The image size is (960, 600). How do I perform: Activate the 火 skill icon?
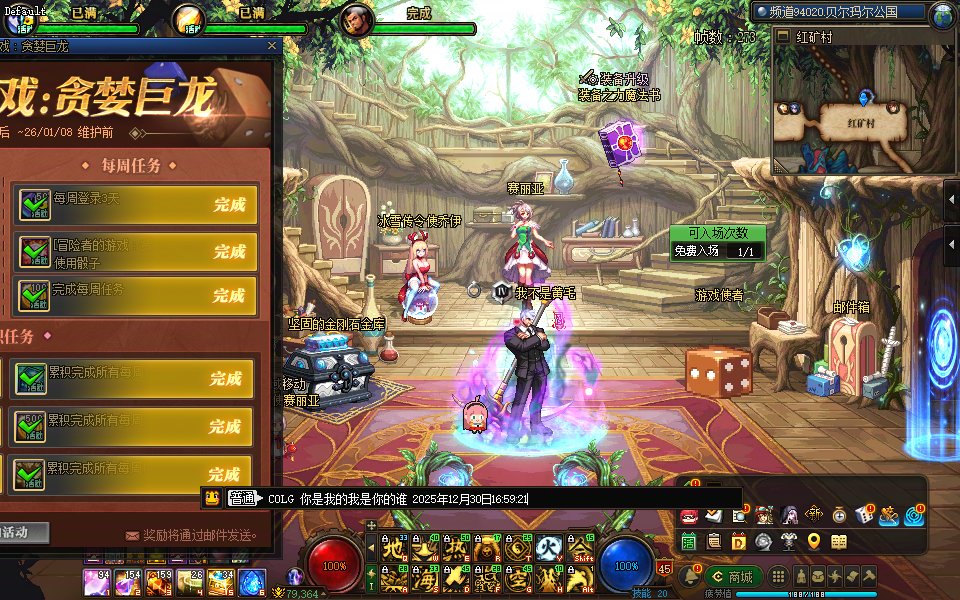(546, 548)
